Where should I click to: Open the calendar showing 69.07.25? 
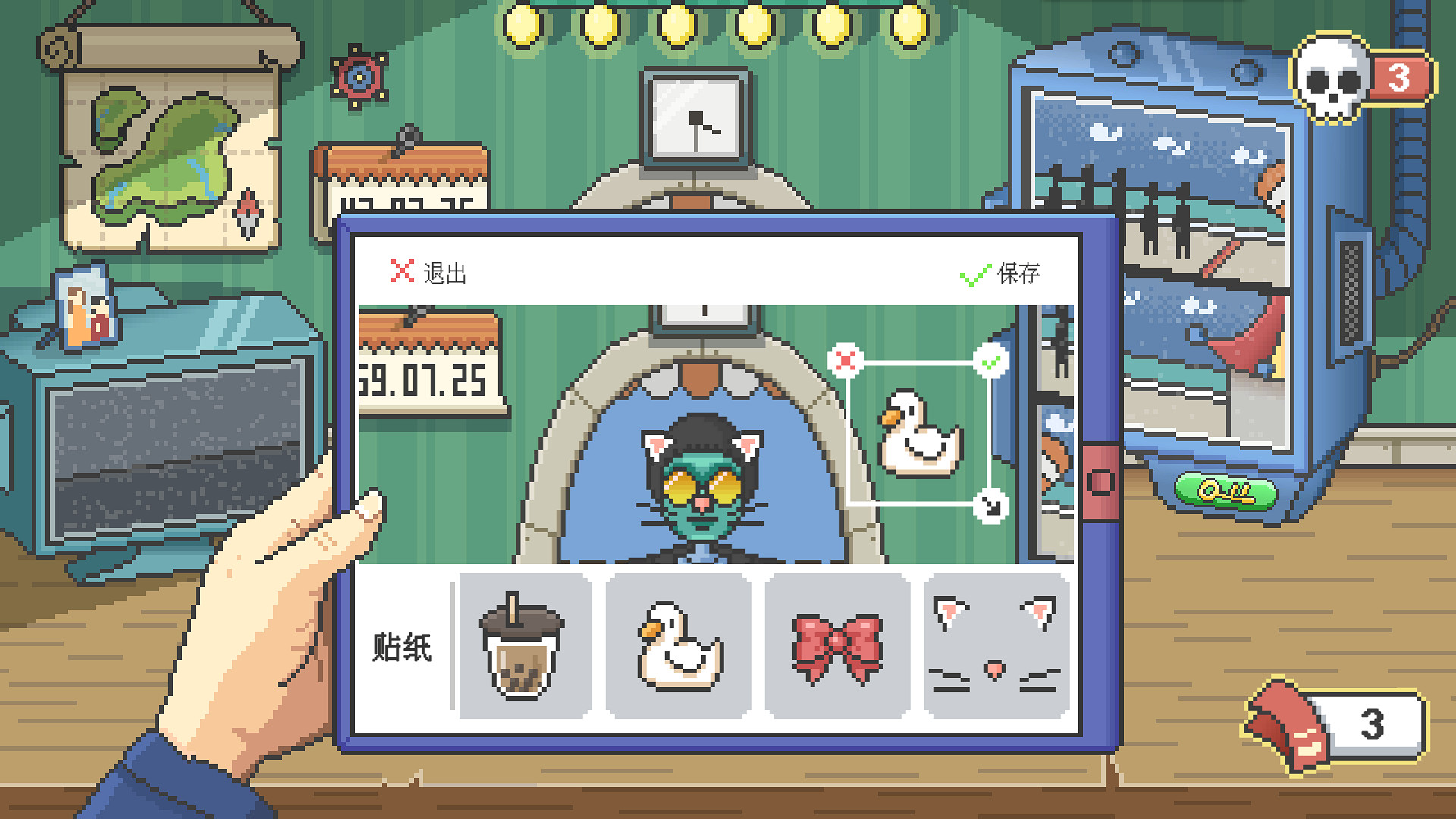point(427,379)
